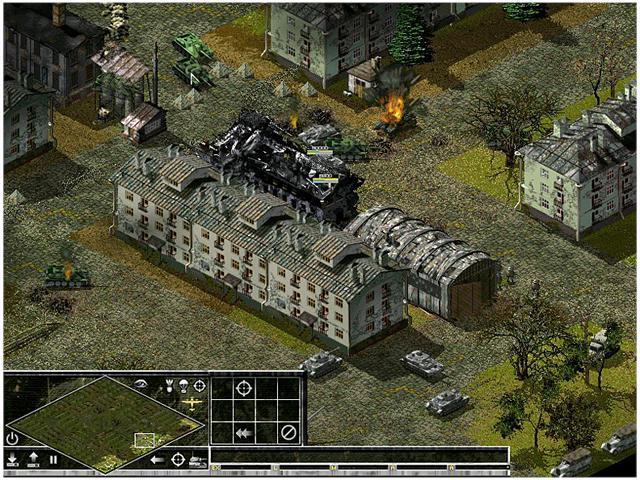Click the left arrow below the minimap
Image resolution: width=640 pixels, height=480 pixels.
click(x=157, y=460)
